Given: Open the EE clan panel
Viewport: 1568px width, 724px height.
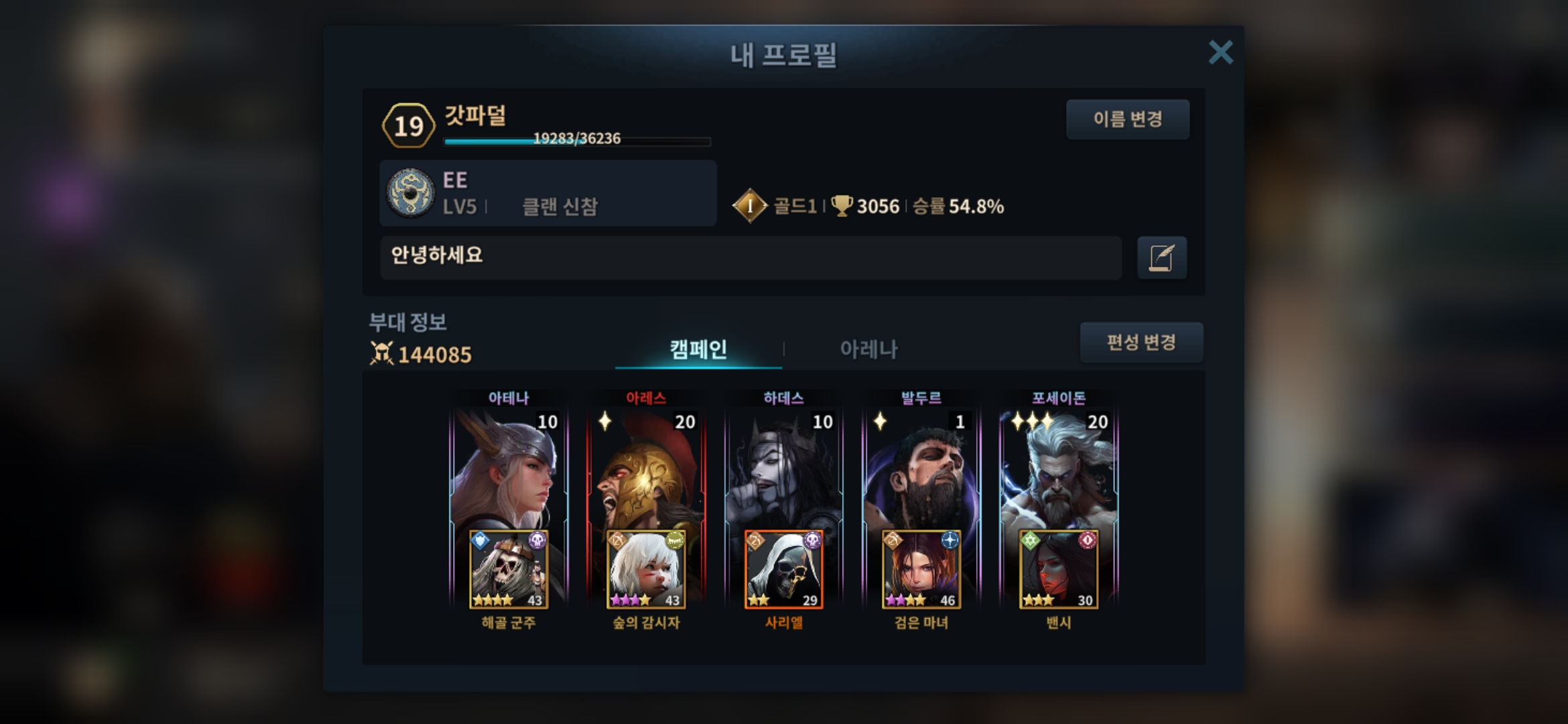Looking at the screenshot, I should 547,193.
